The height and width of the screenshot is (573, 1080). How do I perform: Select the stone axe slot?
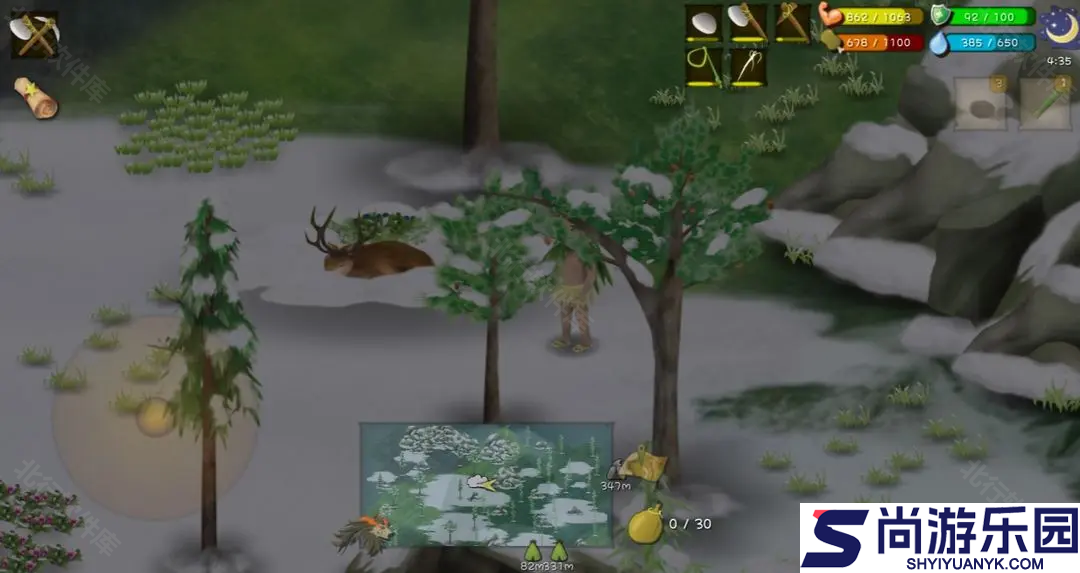[747, 22]
